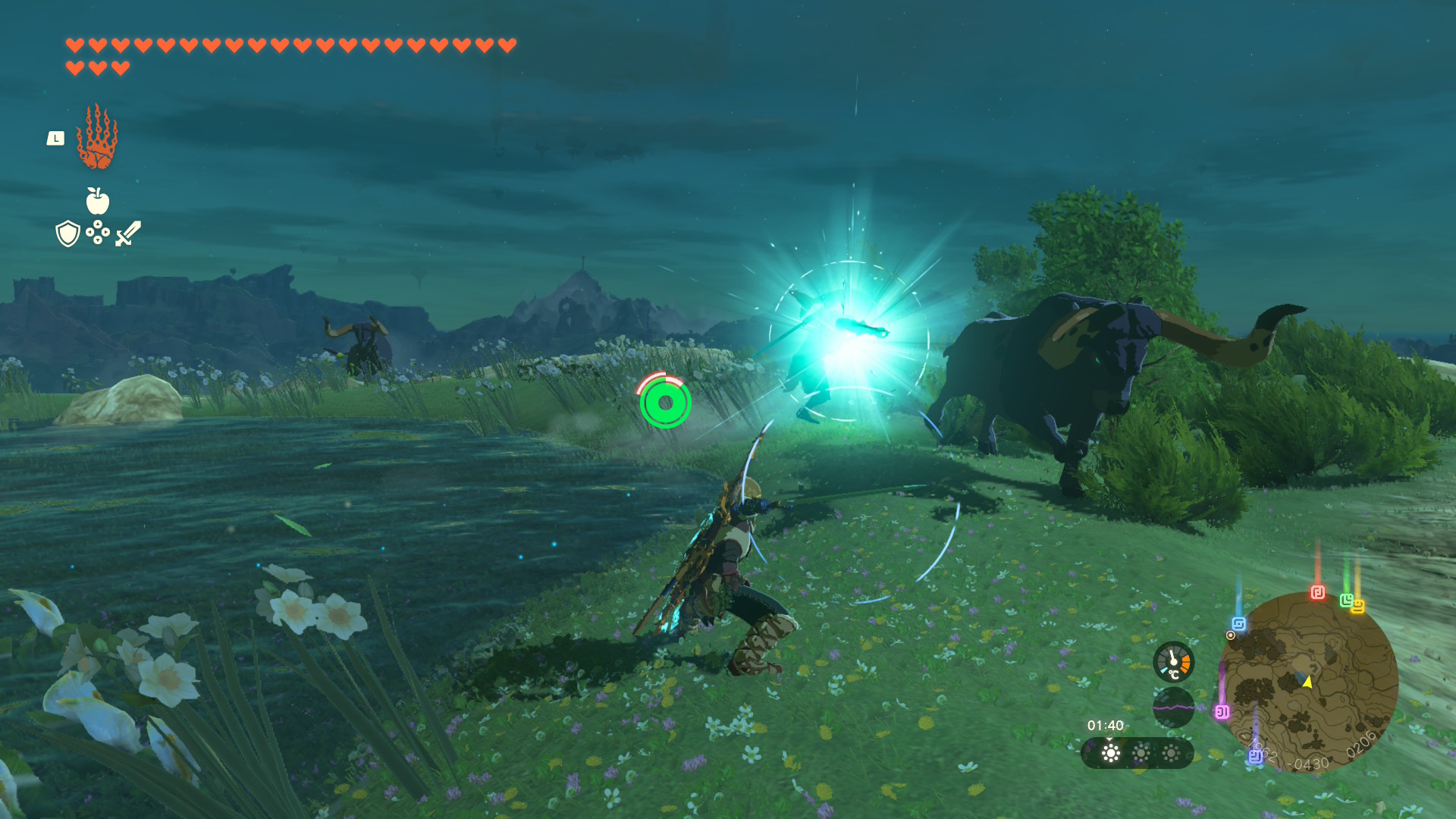This screenshot has height=819, width=1456.
Task: Choose the purple marker below the minimap
Action: [x=1255, y=756]
